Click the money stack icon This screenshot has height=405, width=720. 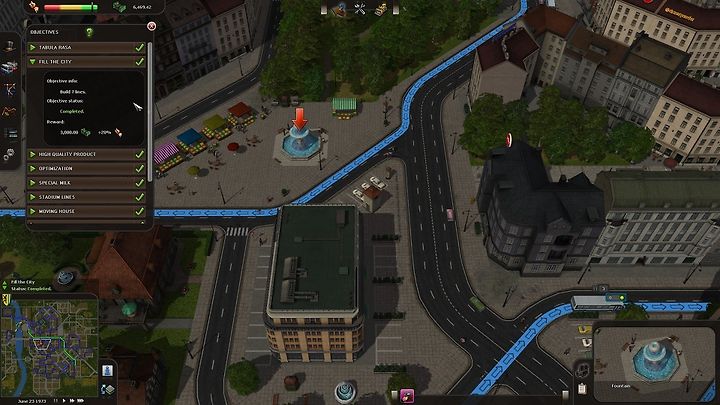(118, 6)
